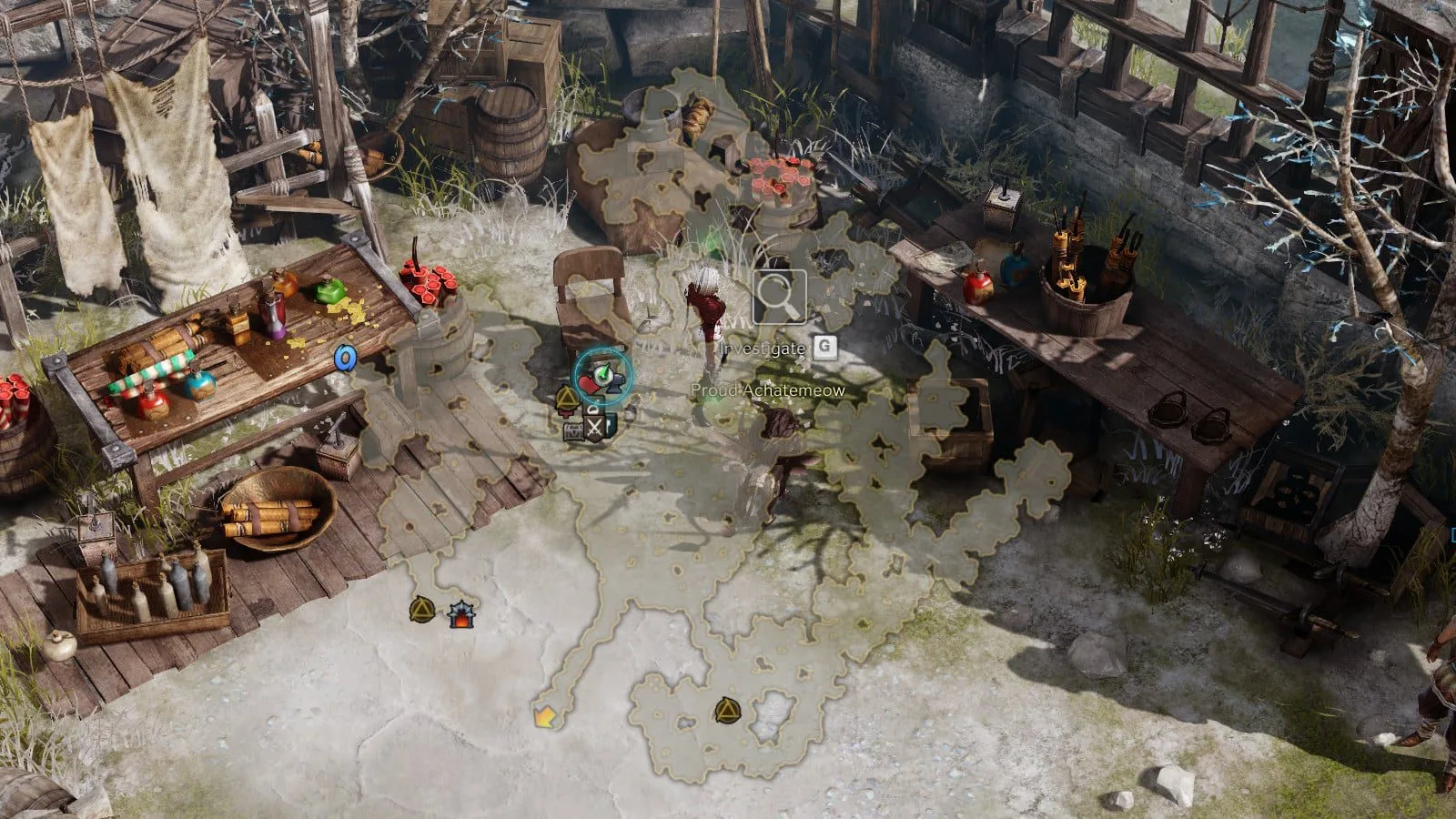Select the yellow arrow zone exit marker
Screen dimensions: 1456x819
[544, 719]
